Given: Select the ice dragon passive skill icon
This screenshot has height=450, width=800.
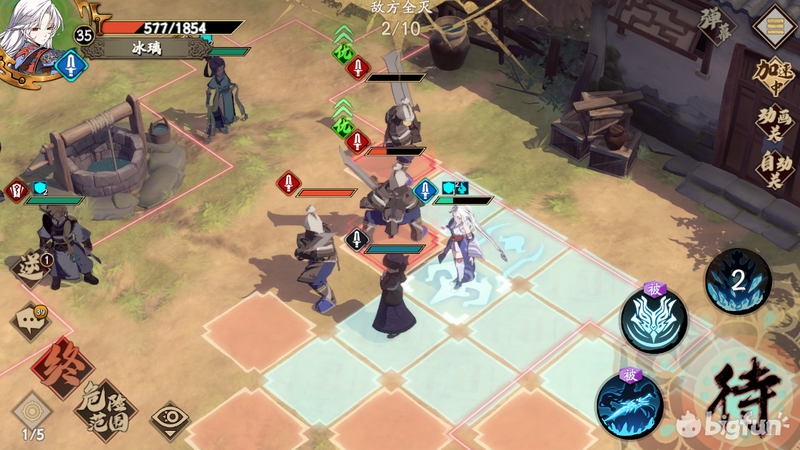Looking at the screenshot, I should click(630, 403).
